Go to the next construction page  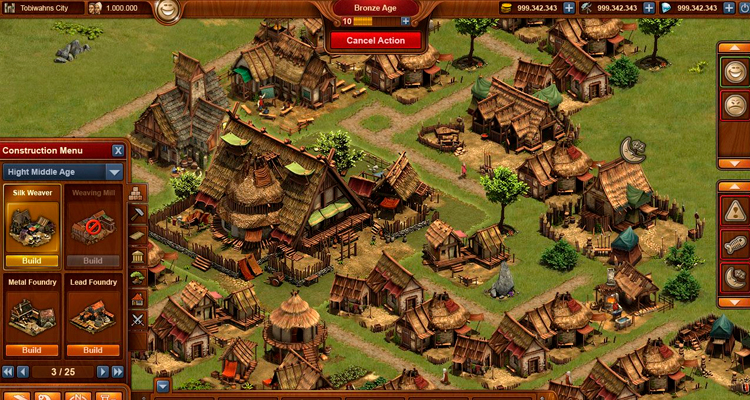(102, 372)
